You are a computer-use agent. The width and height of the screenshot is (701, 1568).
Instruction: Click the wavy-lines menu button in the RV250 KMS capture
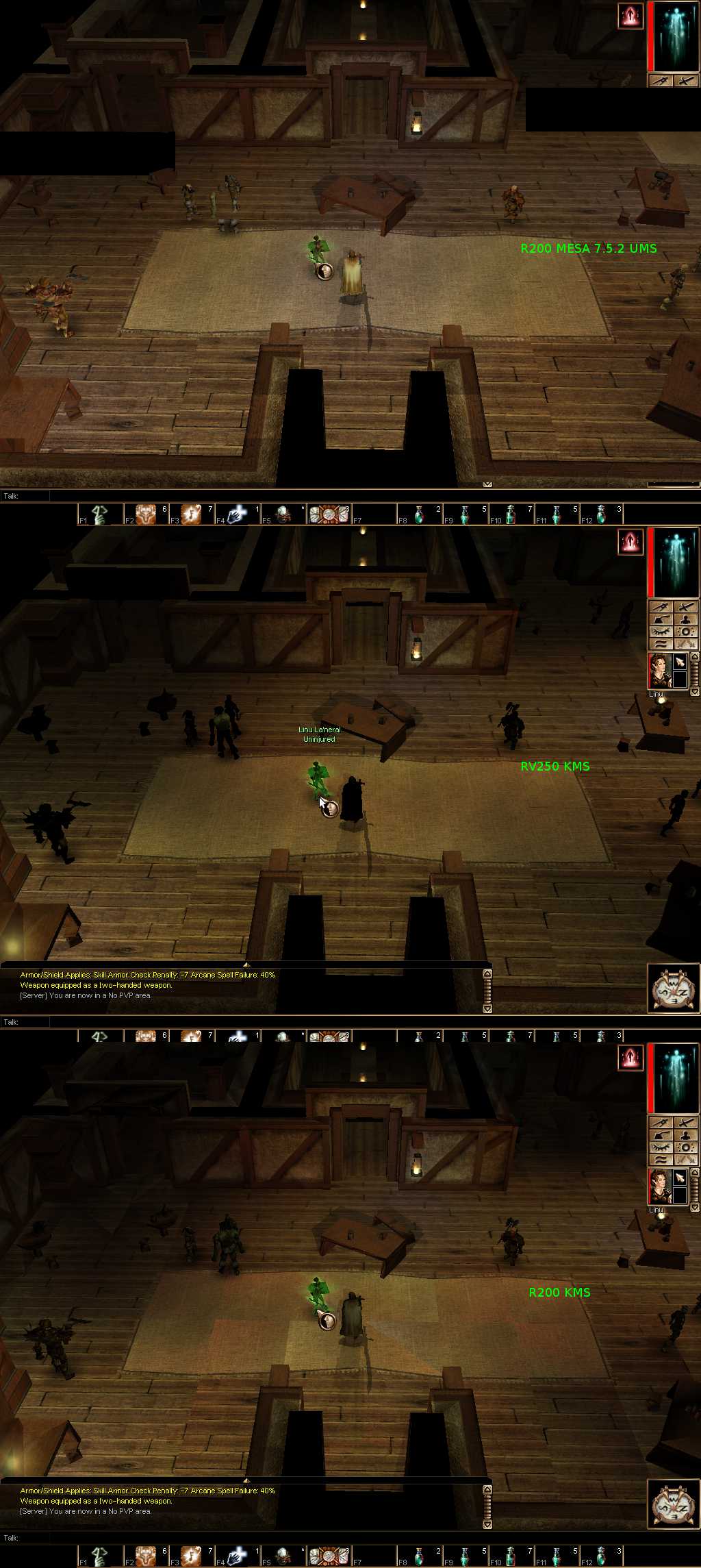[661, 644]
